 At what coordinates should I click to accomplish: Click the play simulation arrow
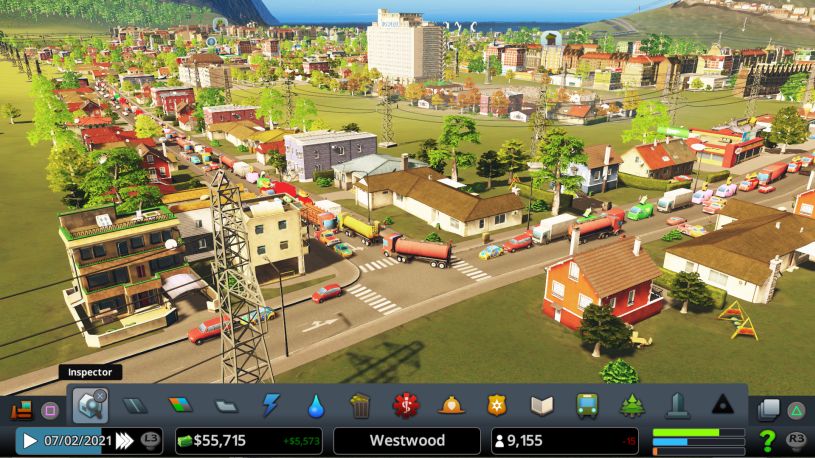[x=30, y=440]
